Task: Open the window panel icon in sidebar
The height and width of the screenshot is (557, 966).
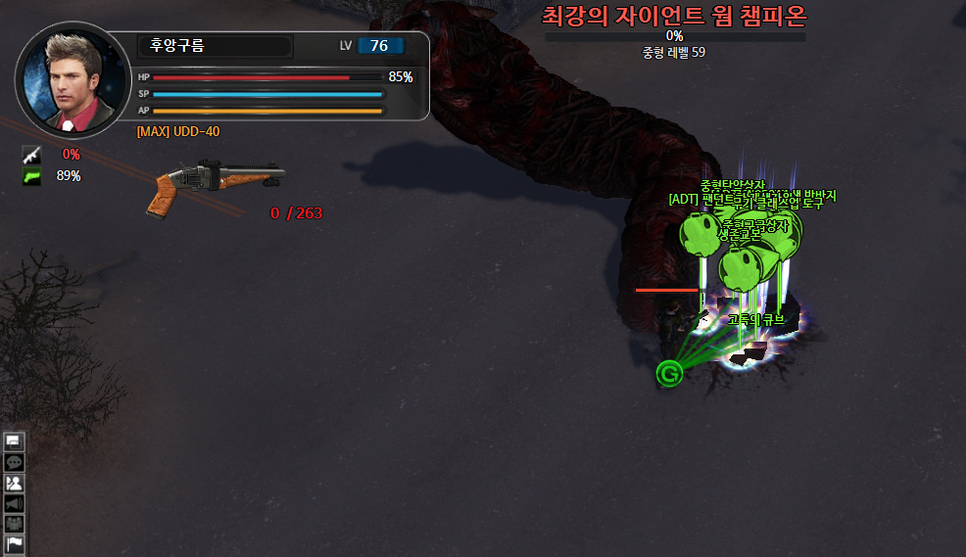Action: [x=14, y=441]
